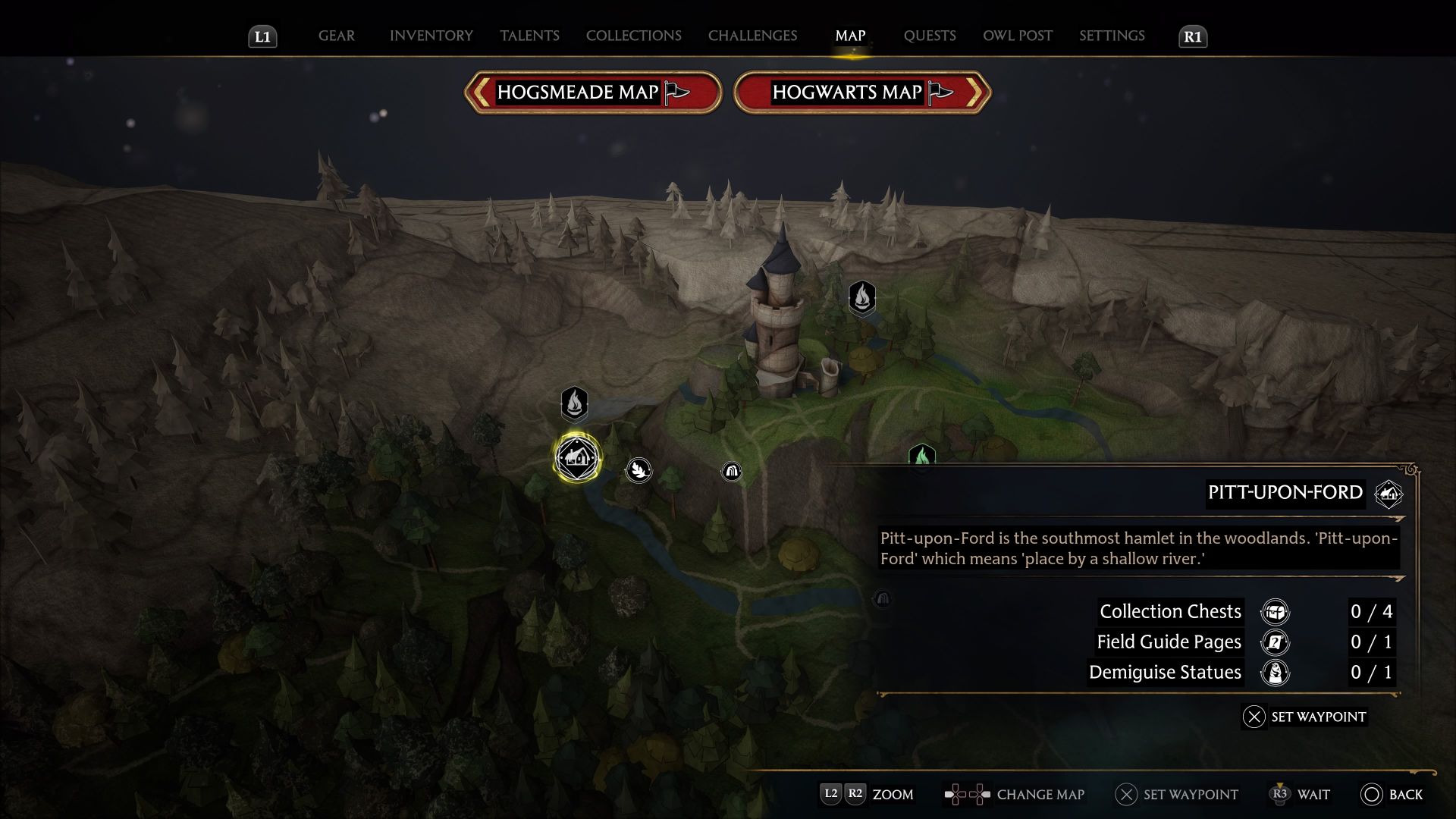Choose the archway marker beside the cliff
Image resolution: width=1456 pixels, height=819 pixels.
(731, 472)
